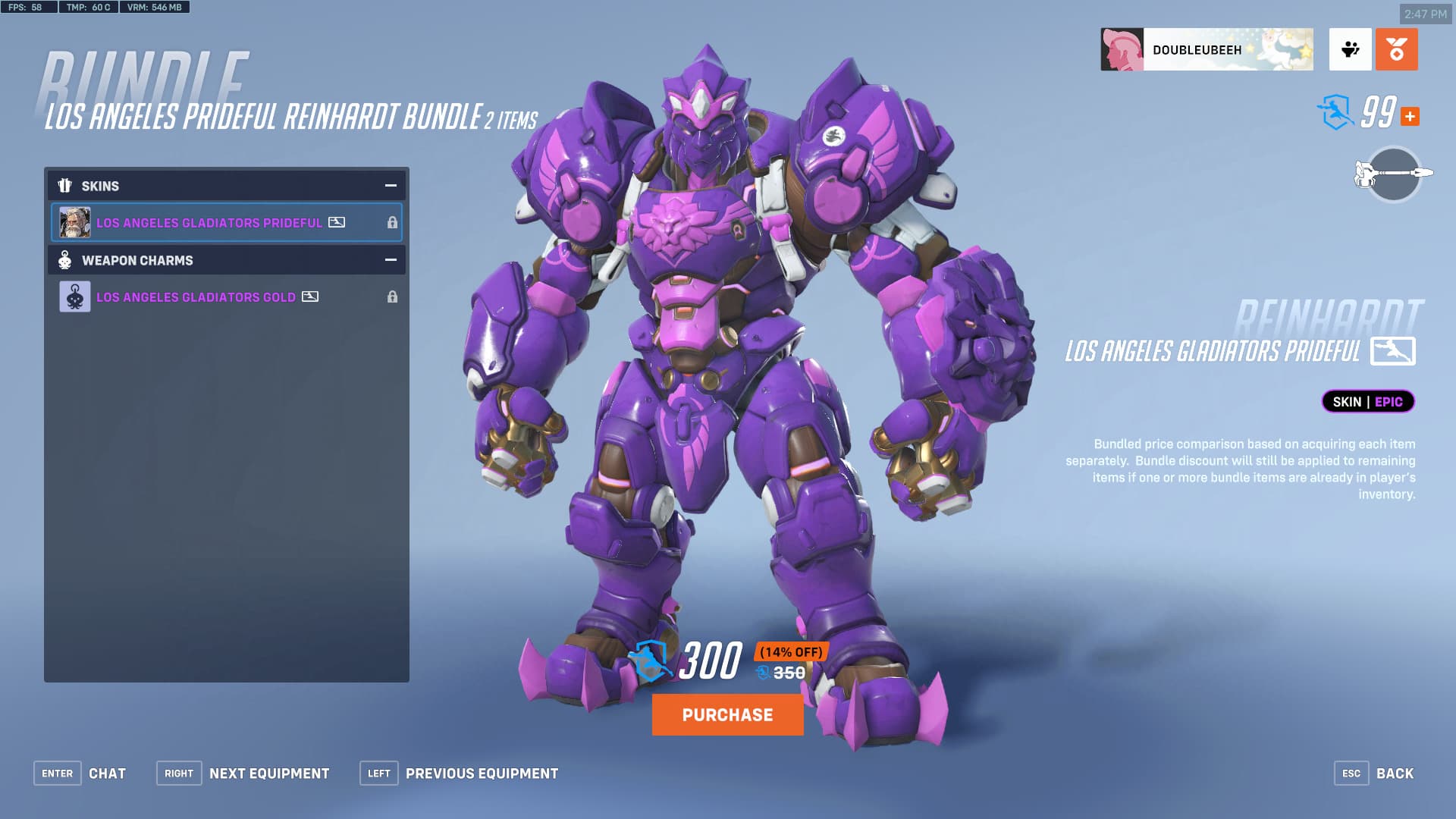The height and width of the screenshot is (819, 1456).
Task: View the next equipment item
Action: click(243, 773)
